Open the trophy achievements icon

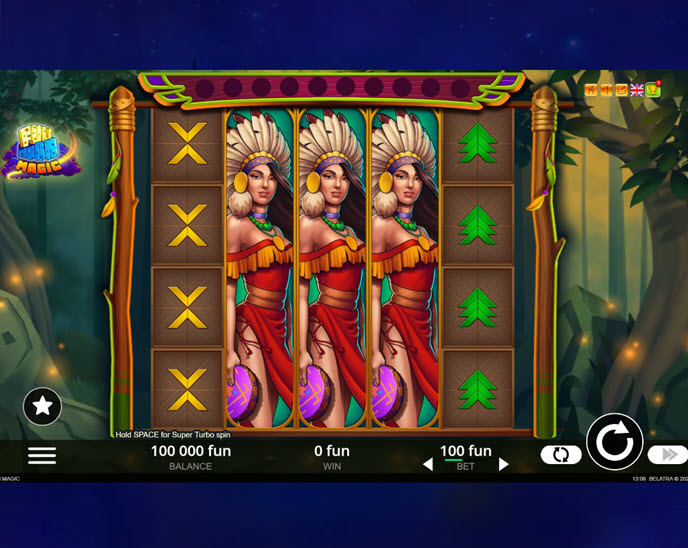pos(653,90)
